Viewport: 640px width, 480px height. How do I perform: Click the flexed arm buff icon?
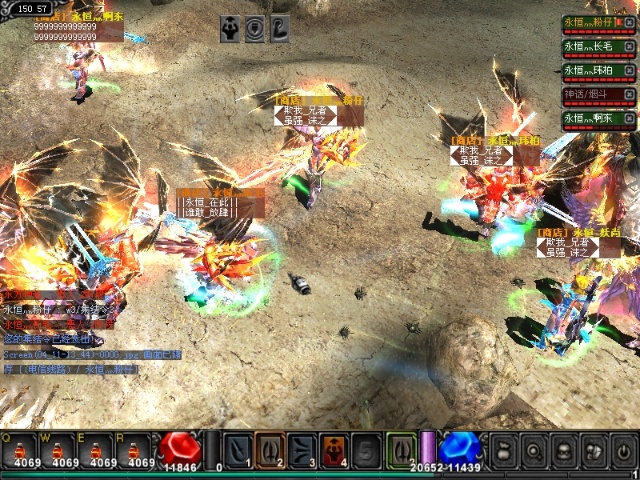pos(280,29)
